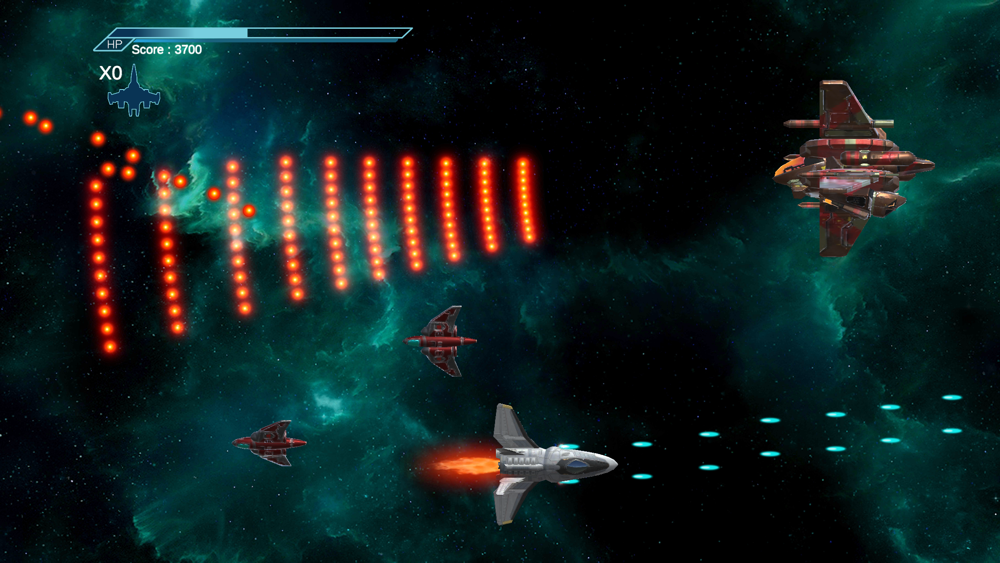Click the blue ship lives icon

(134, 93)
